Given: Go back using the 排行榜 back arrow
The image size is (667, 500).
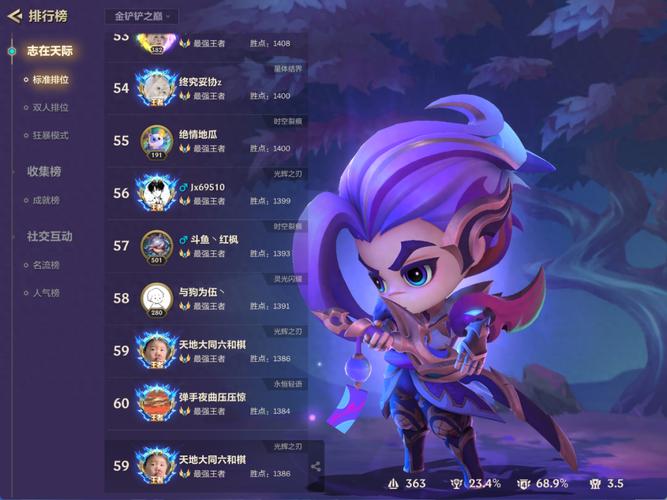Looking at the screenshot, I should pos(14,16).
